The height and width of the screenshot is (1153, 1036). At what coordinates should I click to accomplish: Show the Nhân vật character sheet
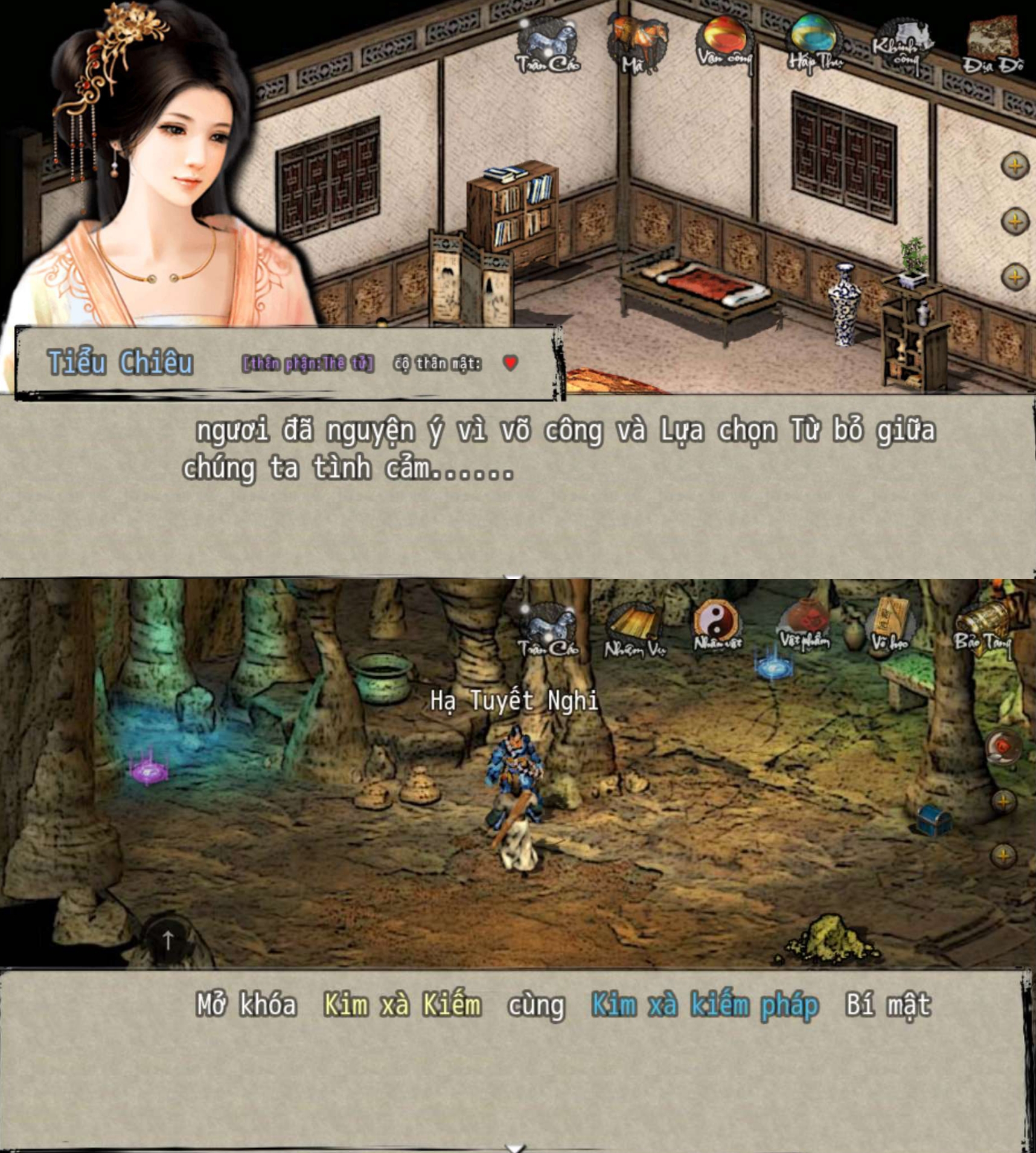click(717, 627)
